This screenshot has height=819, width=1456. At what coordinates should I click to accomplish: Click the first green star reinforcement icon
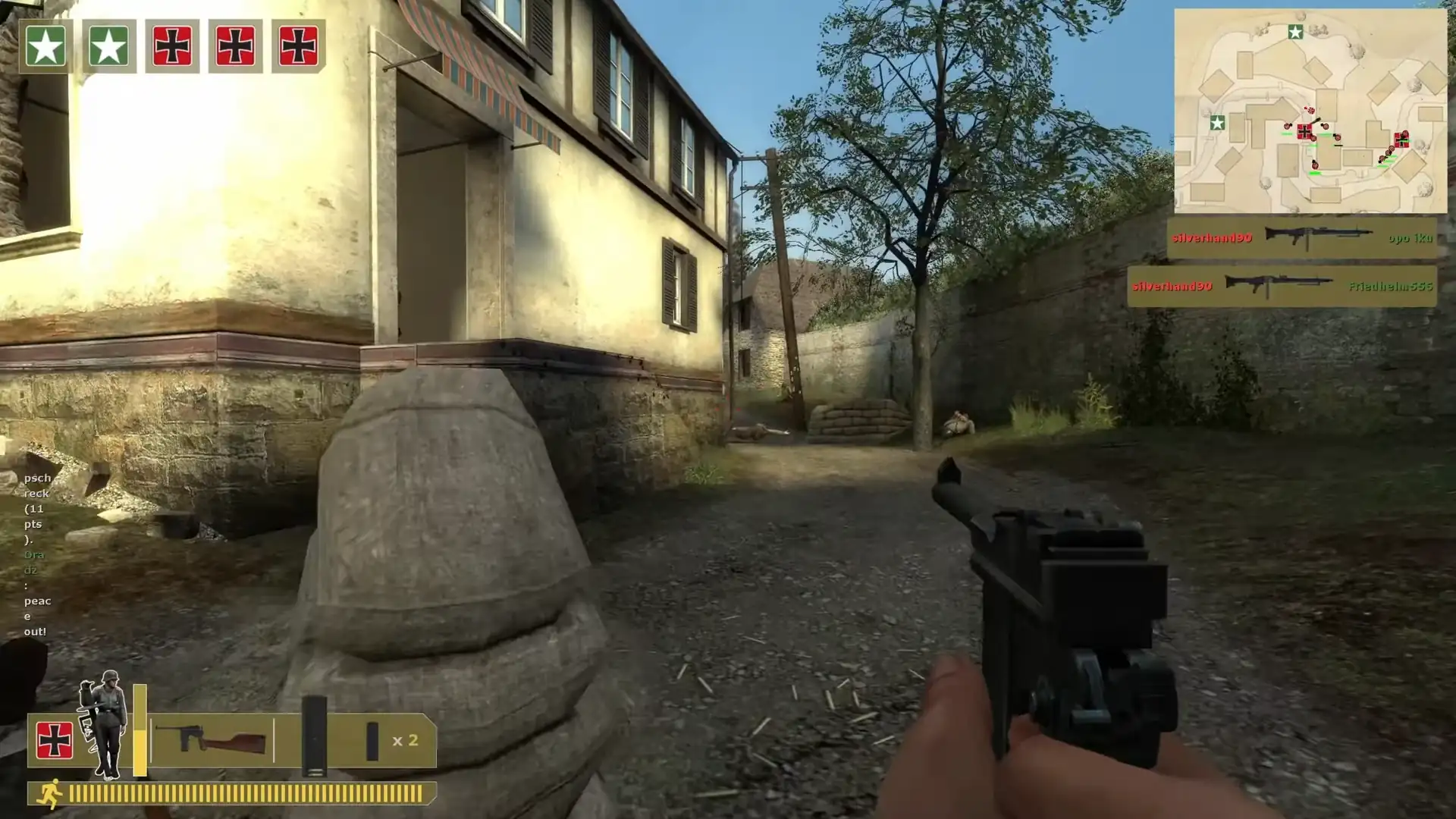point(45,42)
